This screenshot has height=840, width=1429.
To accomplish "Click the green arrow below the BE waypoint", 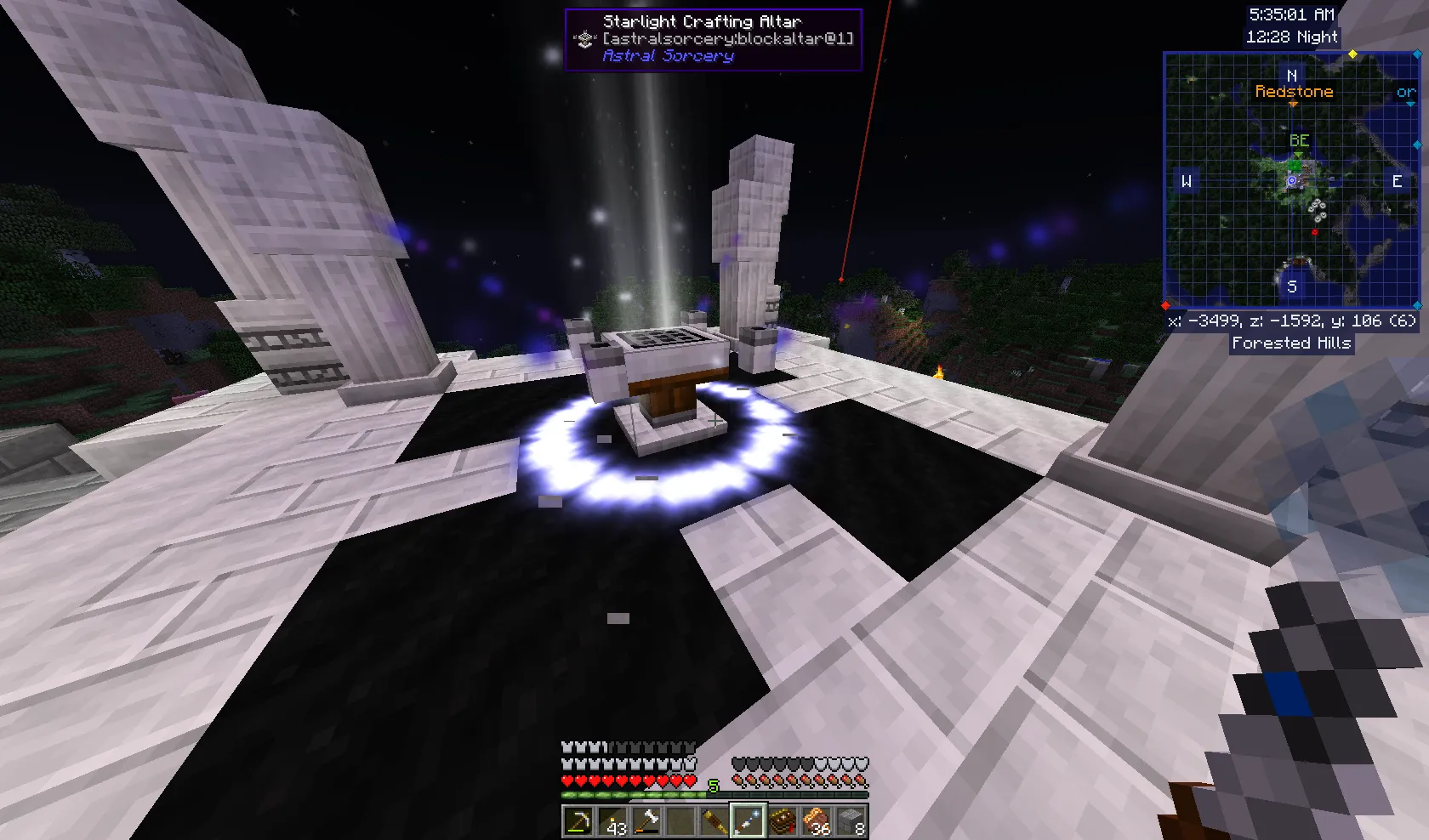I will (x=1299, y=154).
